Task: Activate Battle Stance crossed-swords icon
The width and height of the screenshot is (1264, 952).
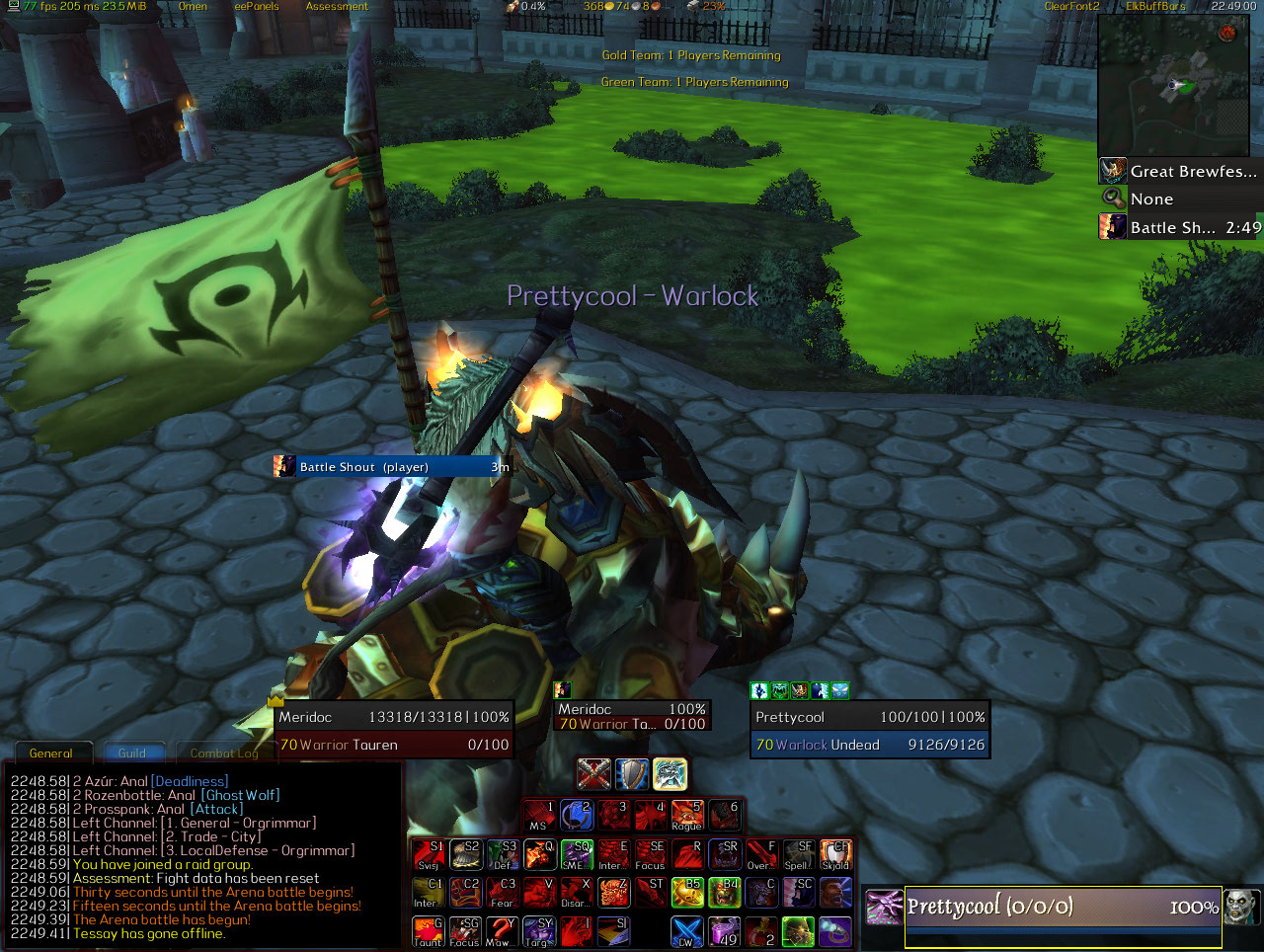Action: tap(593, 774)
